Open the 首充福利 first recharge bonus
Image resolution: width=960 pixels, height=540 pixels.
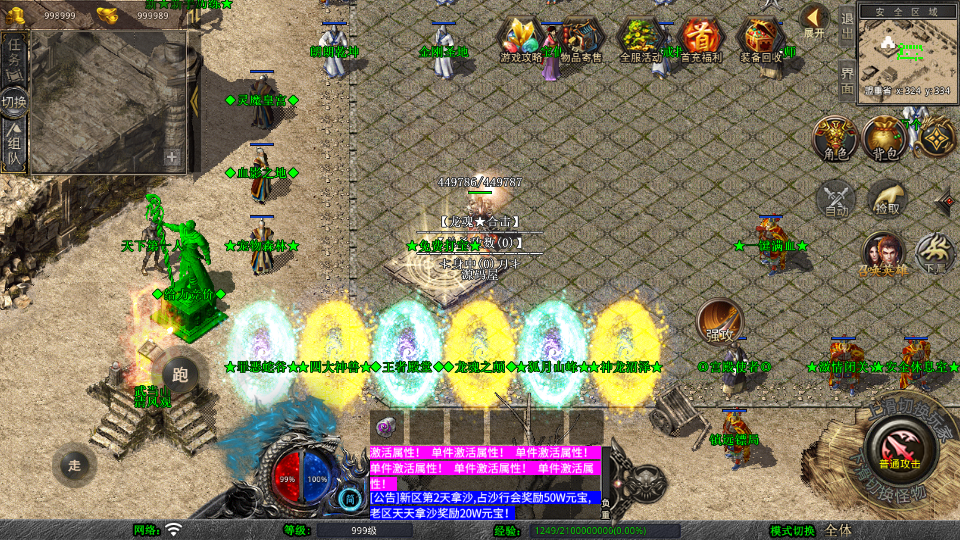click(704, 39)
